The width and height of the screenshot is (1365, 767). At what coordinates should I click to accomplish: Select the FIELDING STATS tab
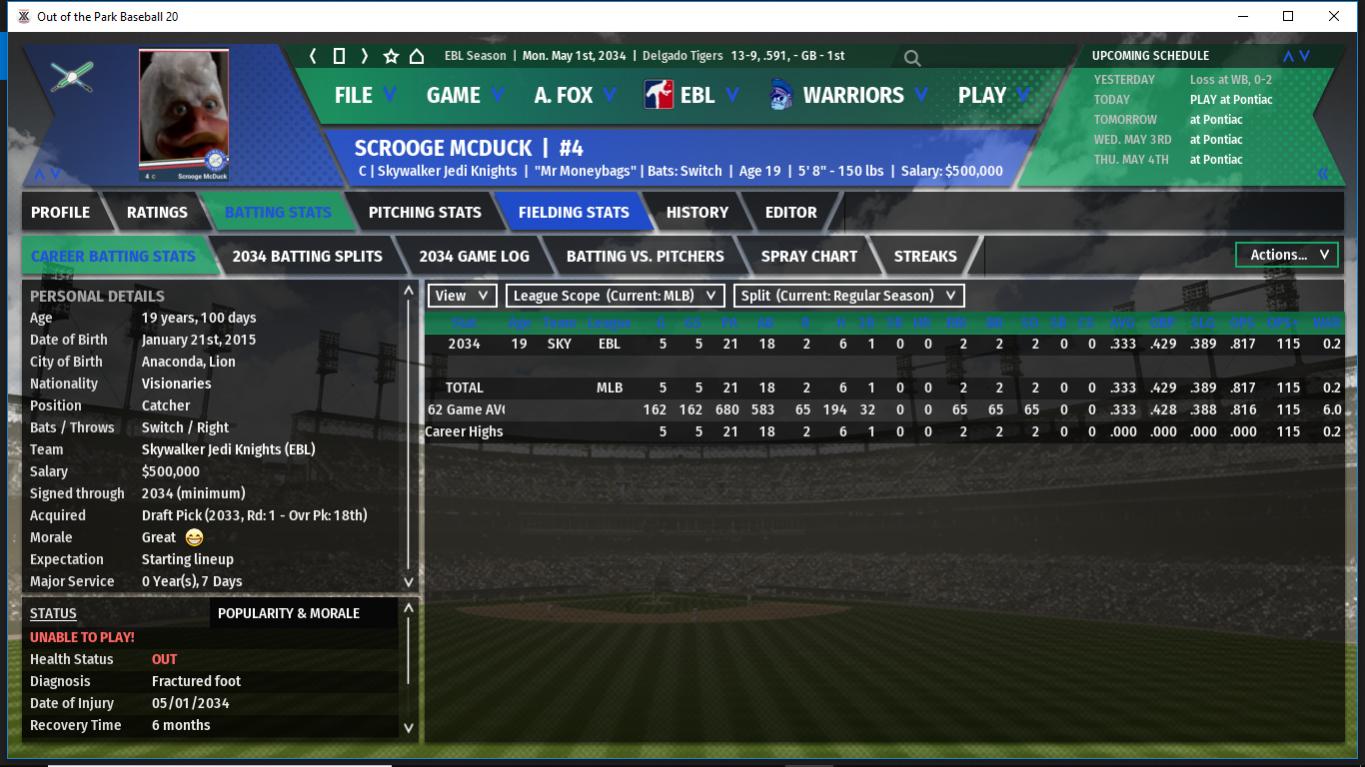click(x=573, y=212)
